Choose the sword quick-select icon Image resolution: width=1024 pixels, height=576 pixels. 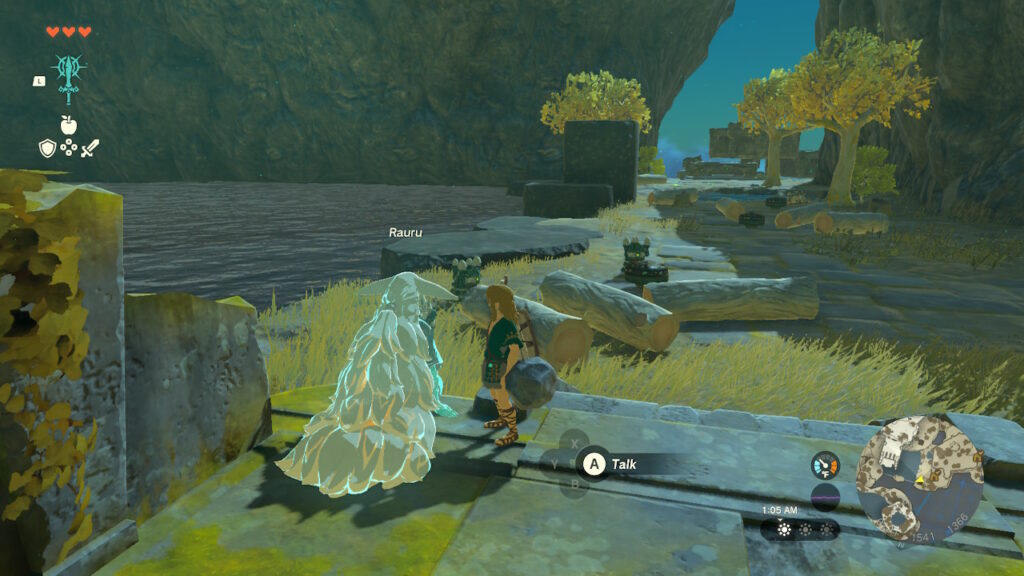pyautogui.click(x=91, y=149)
